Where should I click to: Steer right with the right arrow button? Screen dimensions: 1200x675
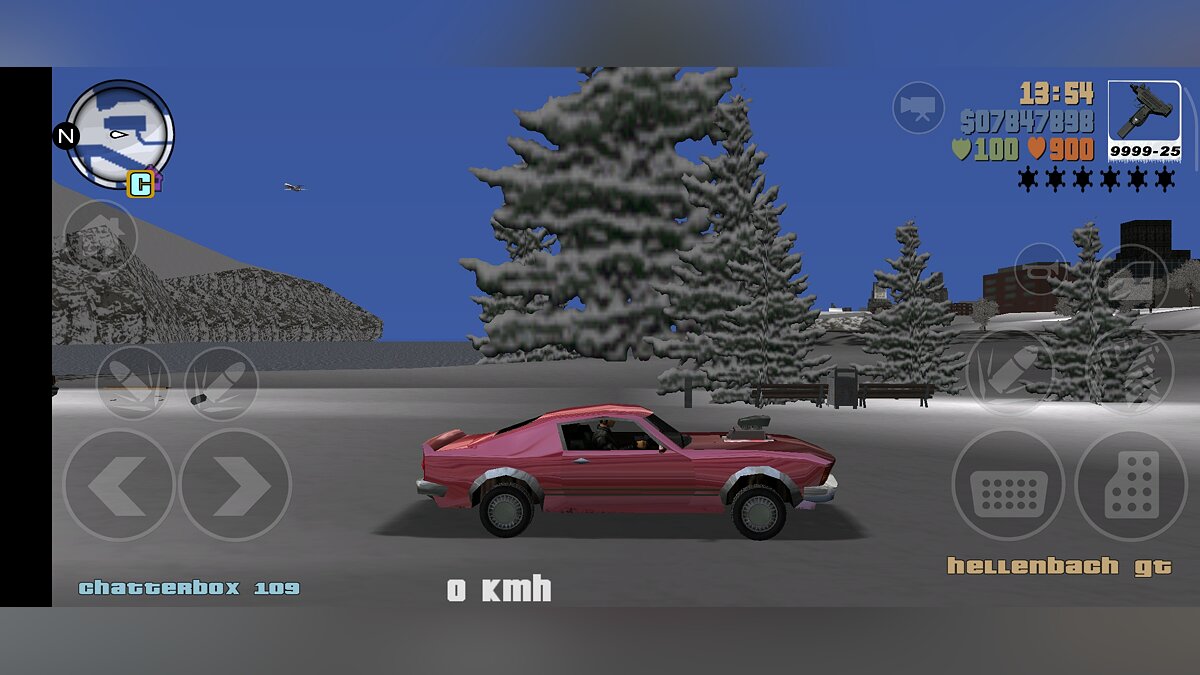[x=235, y=486]
